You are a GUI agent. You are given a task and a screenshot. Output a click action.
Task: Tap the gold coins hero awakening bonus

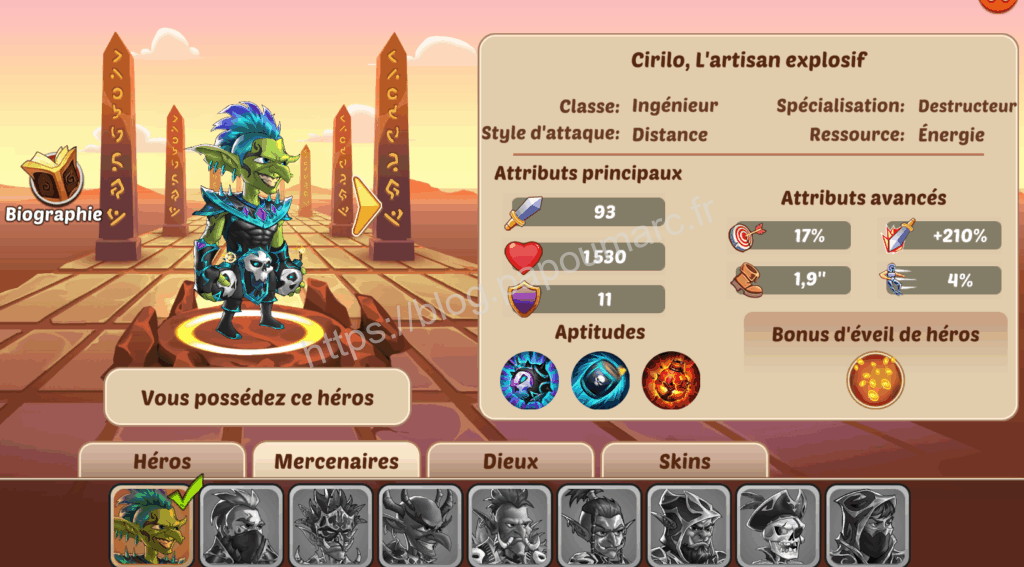(875, 380)
